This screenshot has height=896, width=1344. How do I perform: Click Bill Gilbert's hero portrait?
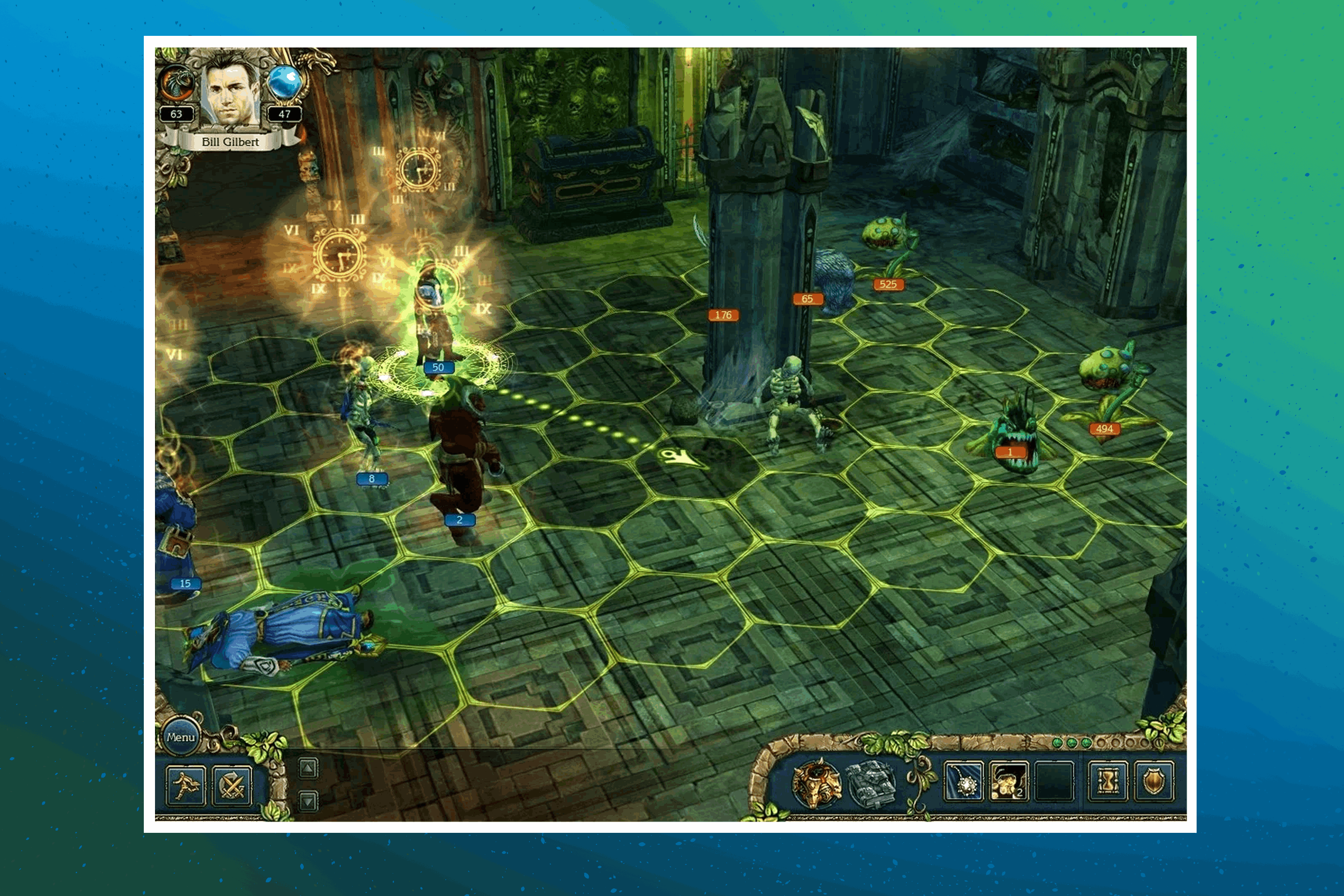[229, 91]
